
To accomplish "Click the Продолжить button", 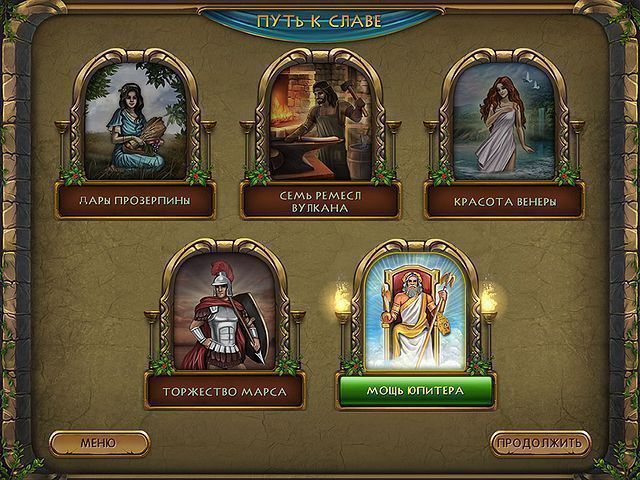I will (541, 442).
